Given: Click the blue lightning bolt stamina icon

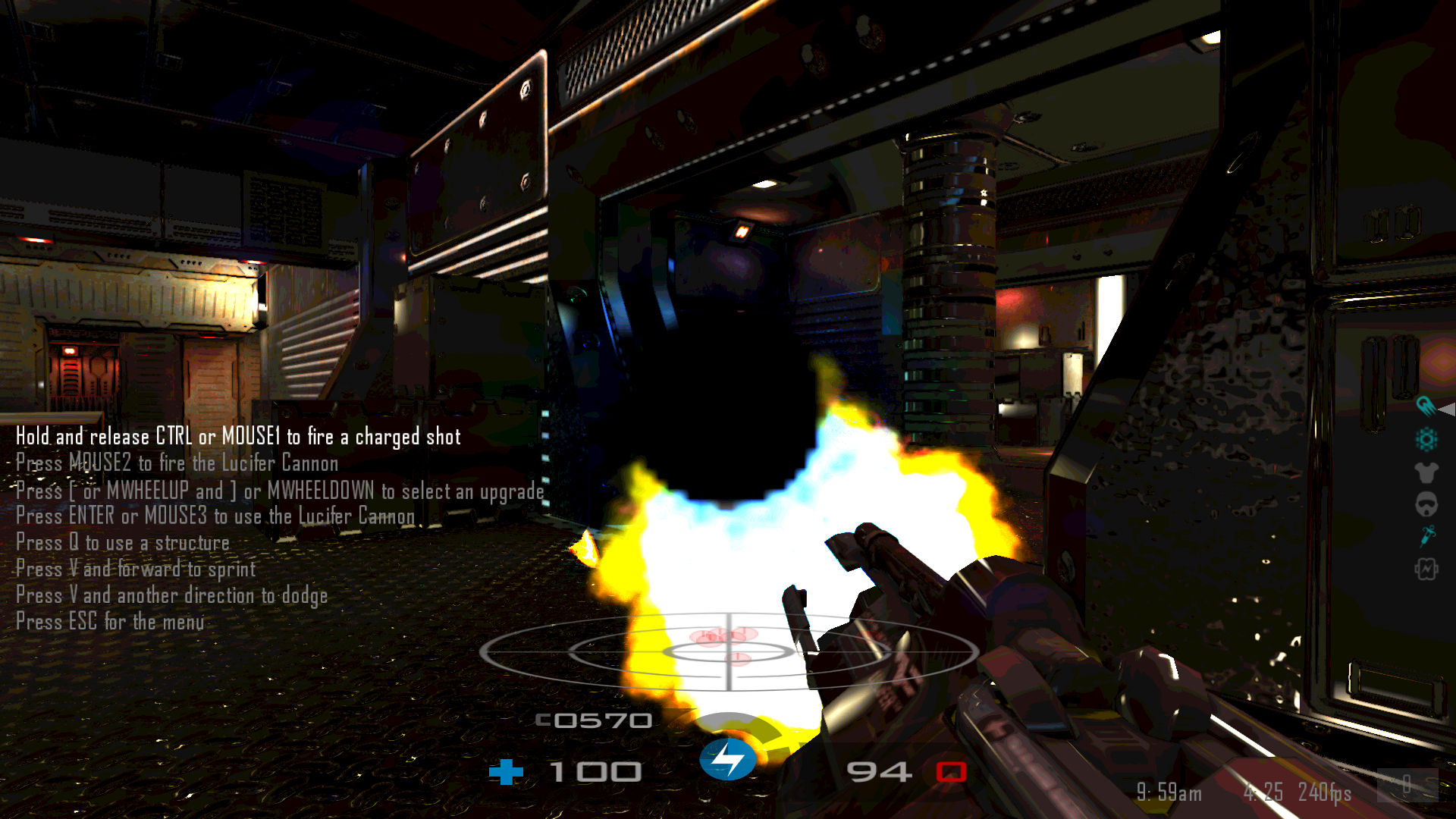Looking at the screenshot, I should click(x=727, y=759).
